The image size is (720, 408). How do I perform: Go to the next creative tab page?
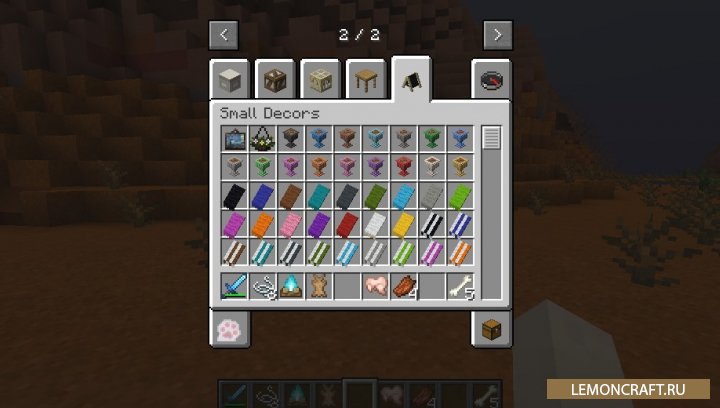pyautogui.click(x=497, y=34)
